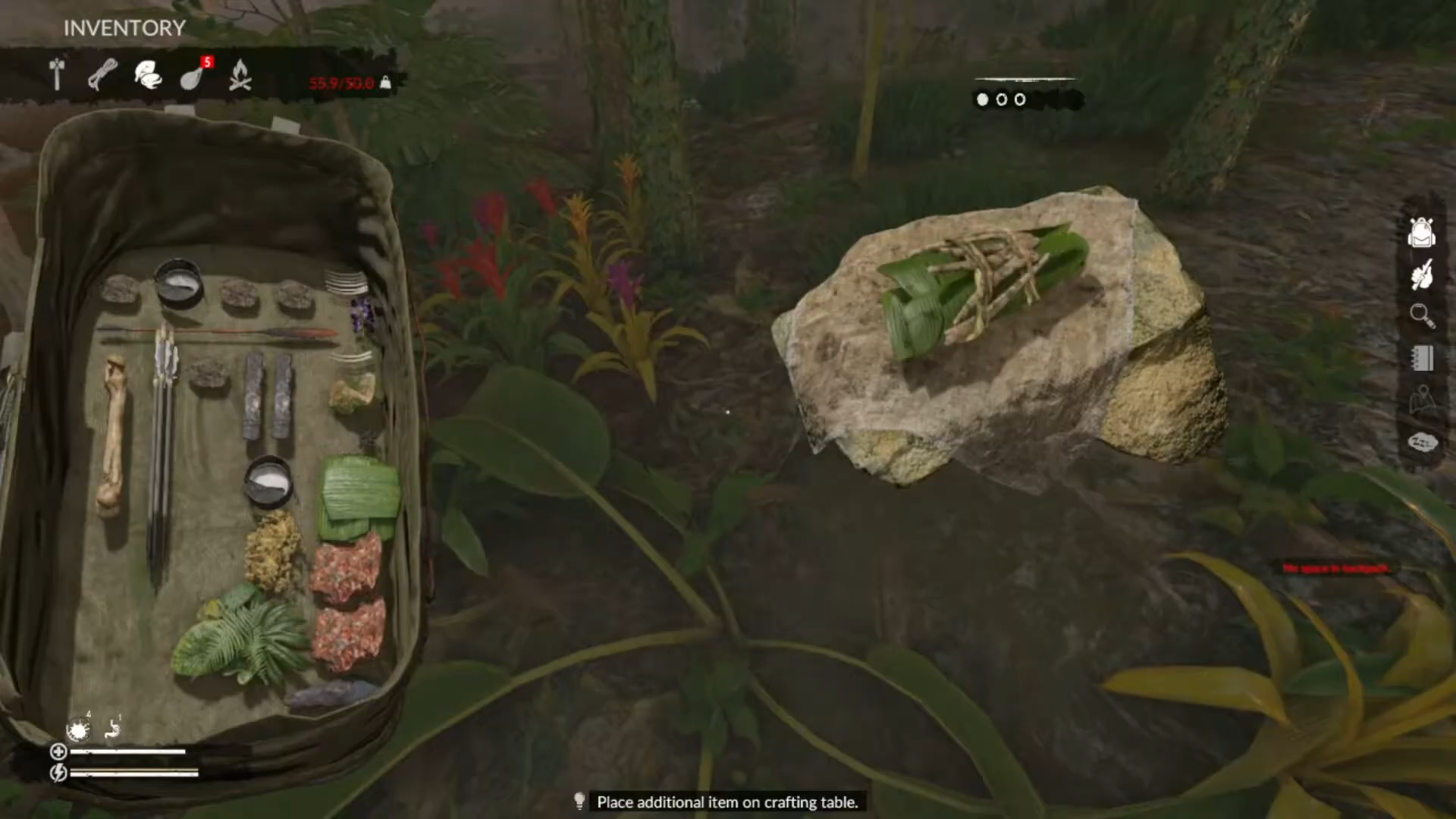This screenshot has width=1456, height=819.
Task: Select the stones pocket tab
Action: [148, 75]
